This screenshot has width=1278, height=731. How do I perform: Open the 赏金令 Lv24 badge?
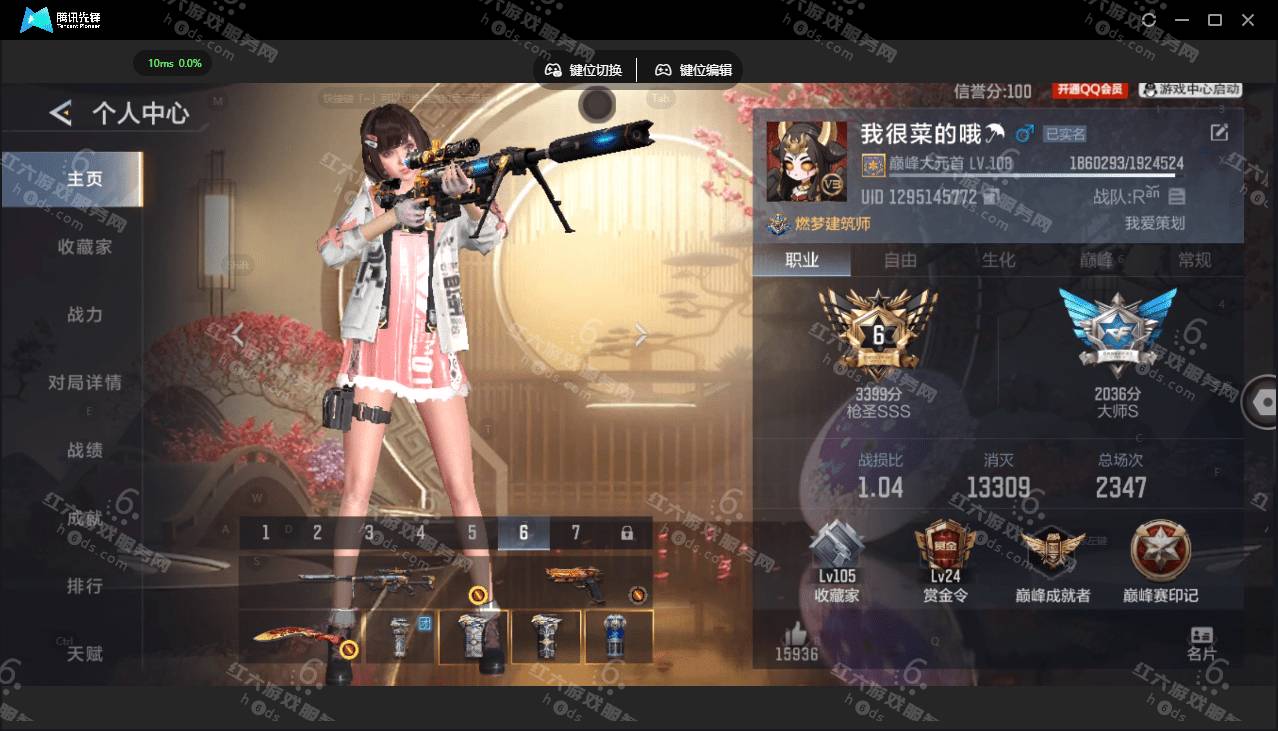tap(945, 562)
